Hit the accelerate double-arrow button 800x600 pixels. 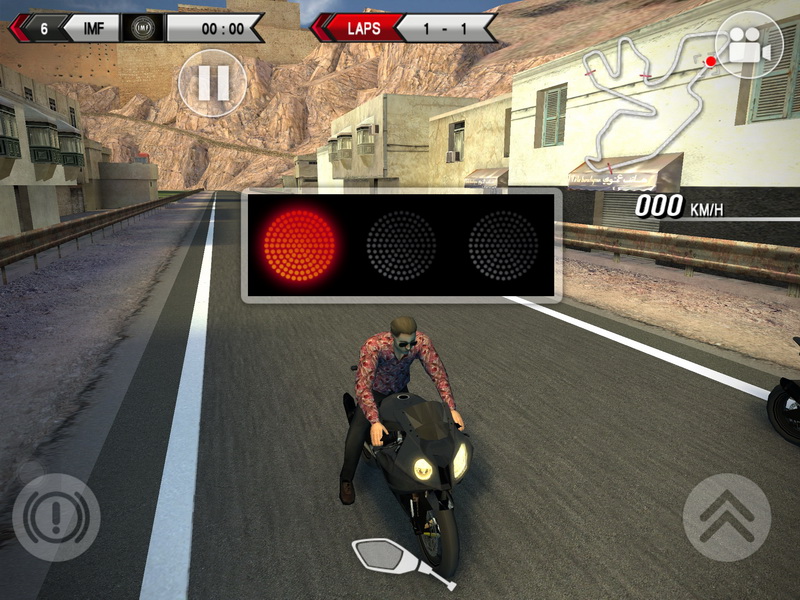tap(726, 516)
